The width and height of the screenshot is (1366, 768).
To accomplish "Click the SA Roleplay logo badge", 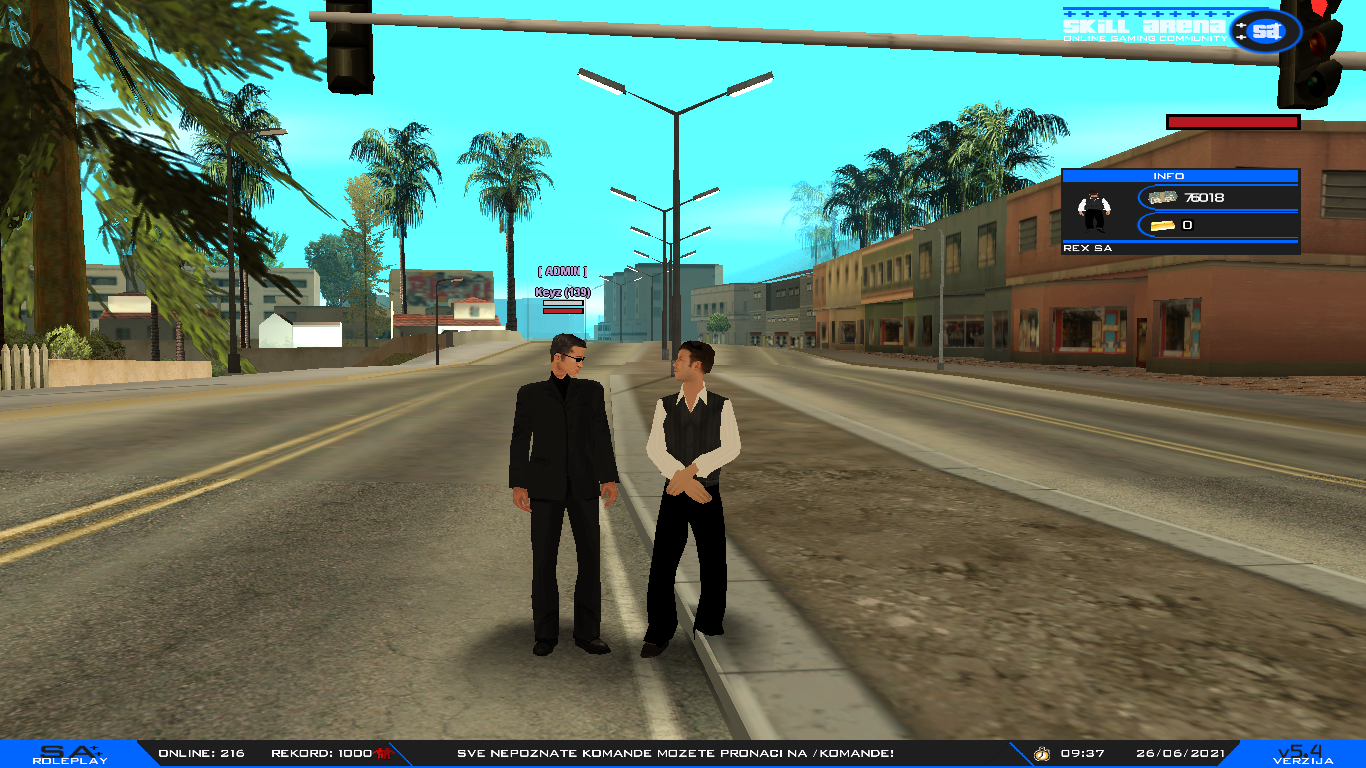I will (69, 754).
